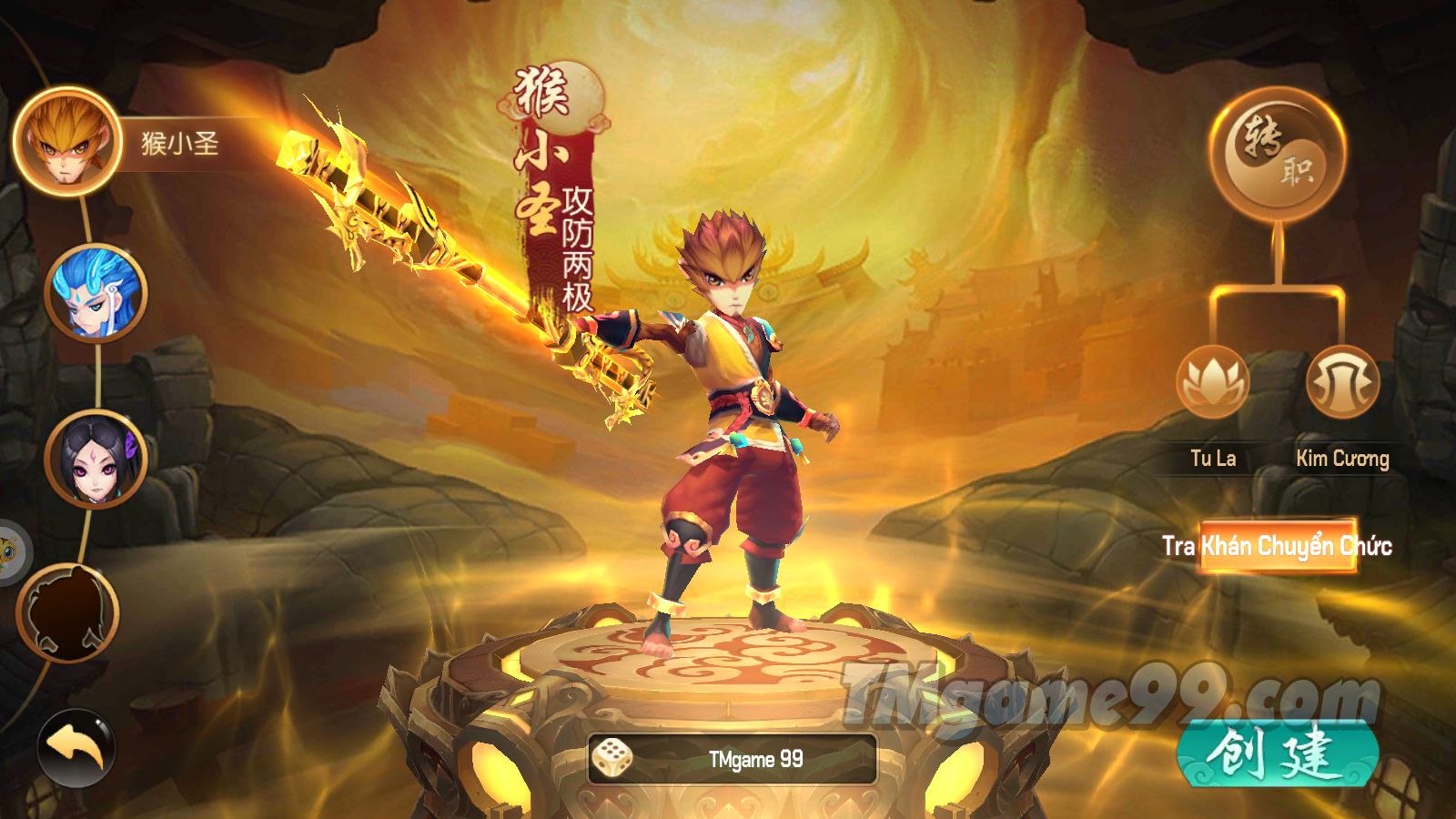
Task: Toggle Tu La as the chosen subclass
Action: (x=1212, y=460)
